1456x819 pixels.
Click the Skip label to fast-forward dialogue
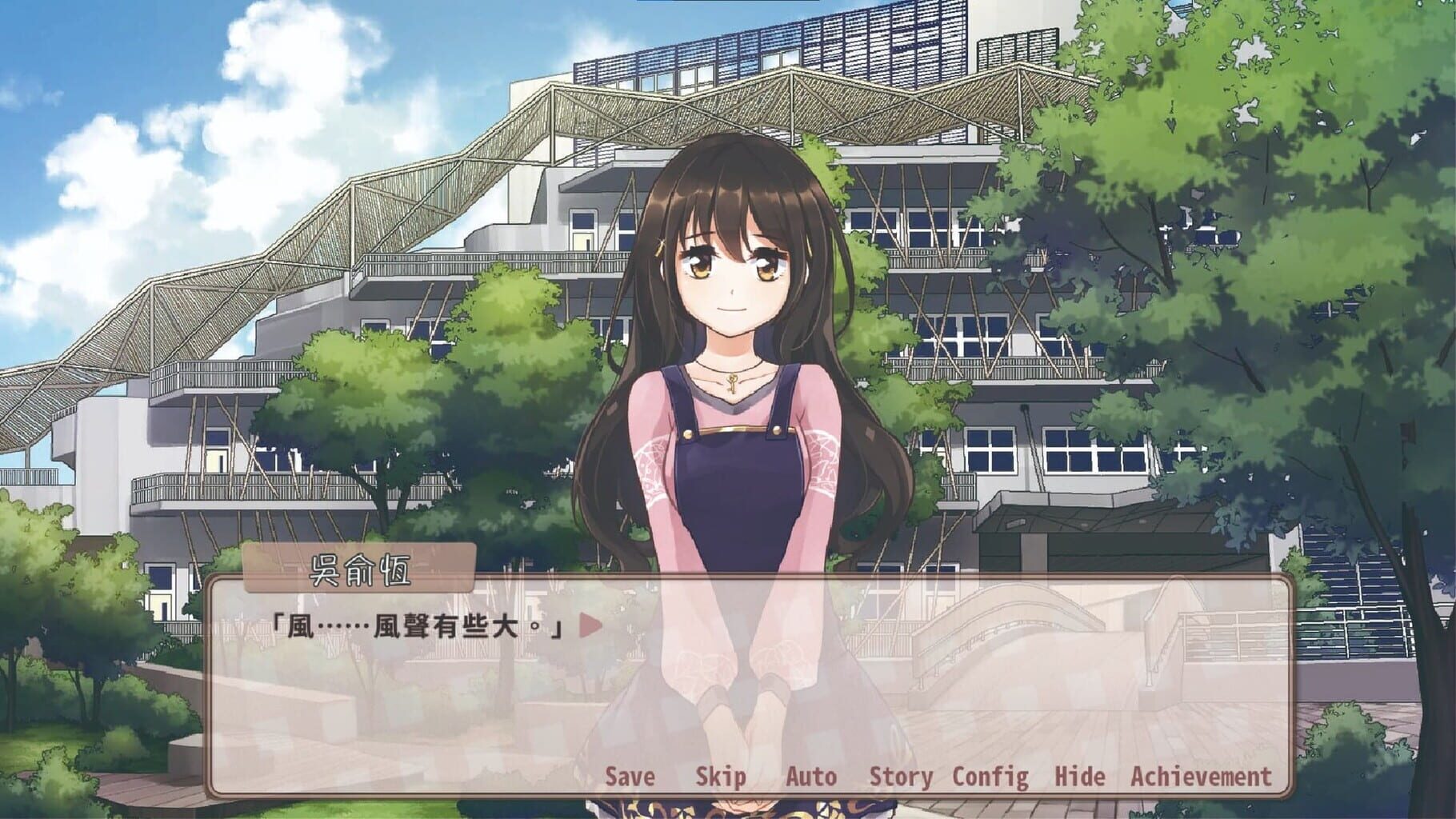click(721, 775)
